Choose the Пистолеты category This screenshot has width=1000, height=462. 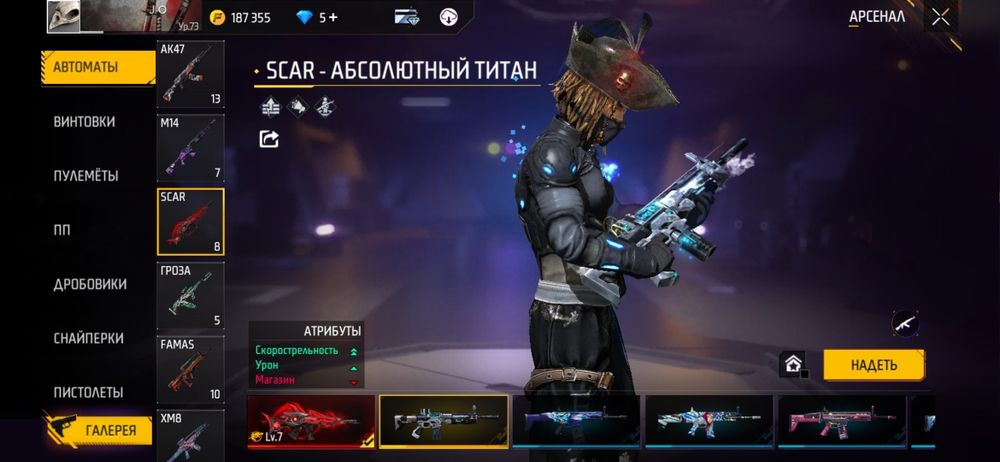click(88, 392)
